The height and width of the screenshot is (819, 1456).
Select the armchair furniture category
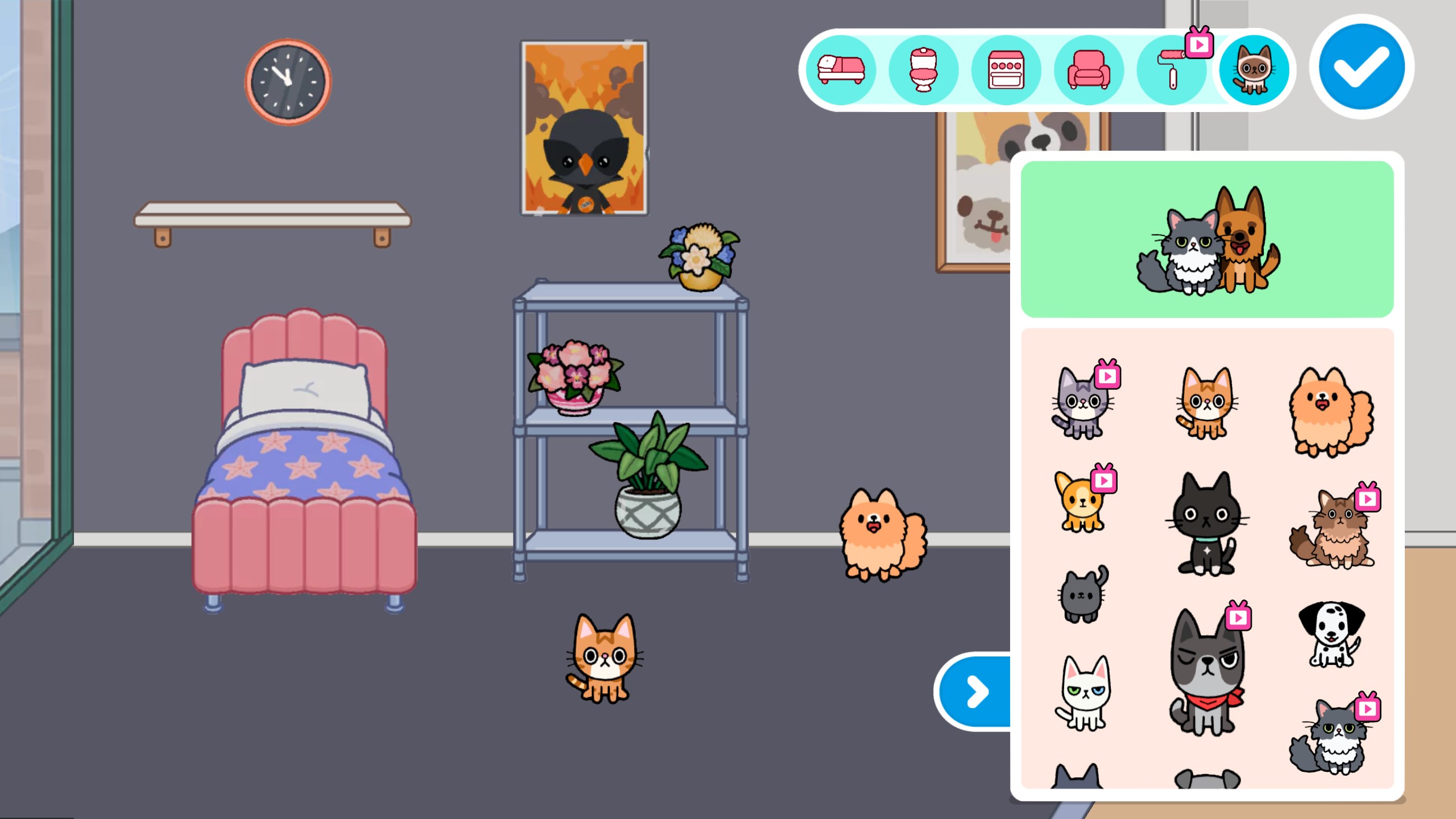point(1088,69)
